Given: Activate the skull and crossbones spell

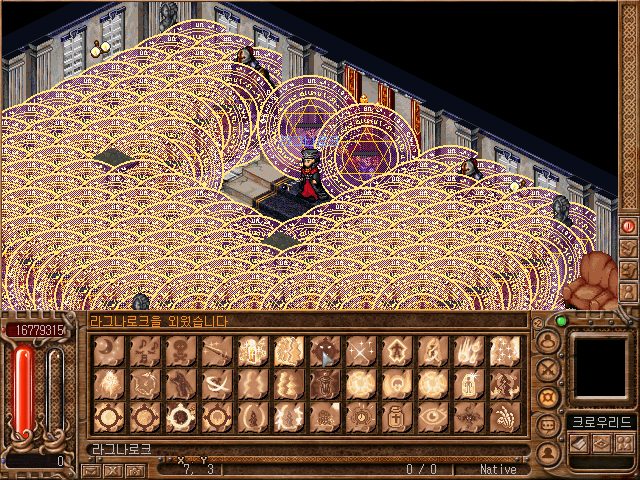Looking at the screenshot, I should pos(182,349).
